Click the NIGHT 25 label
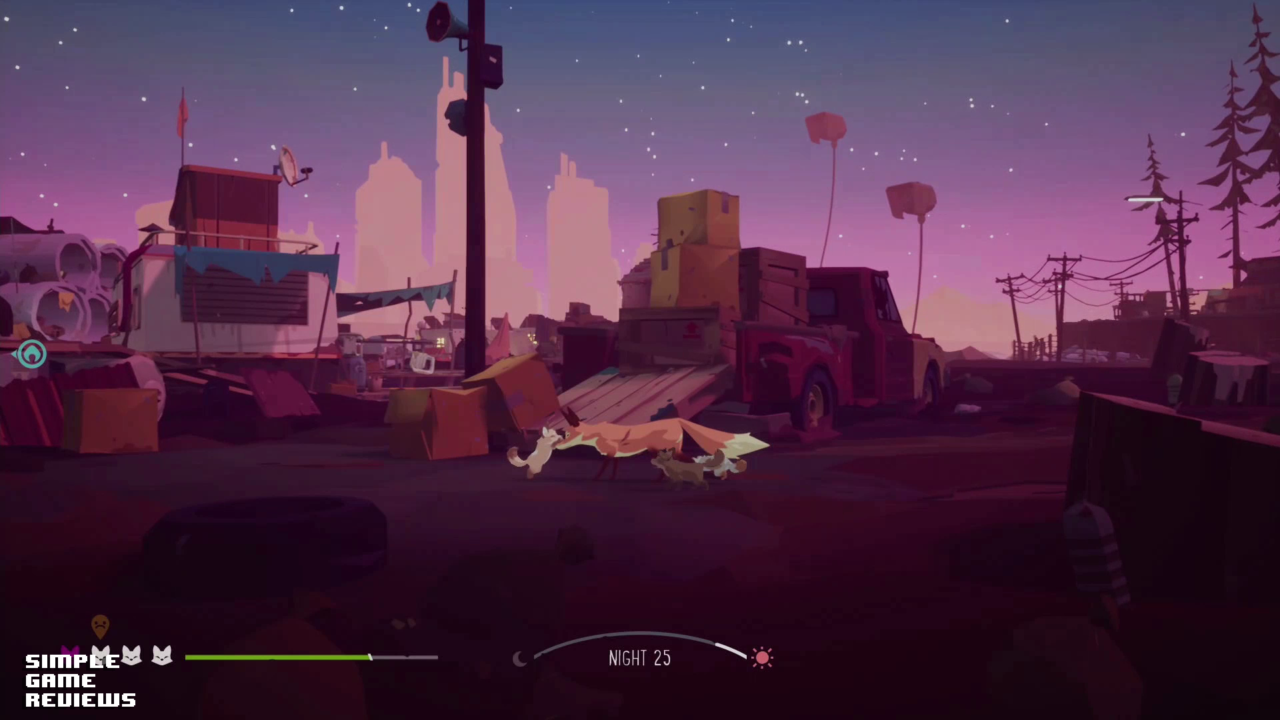 pos(639,658)
